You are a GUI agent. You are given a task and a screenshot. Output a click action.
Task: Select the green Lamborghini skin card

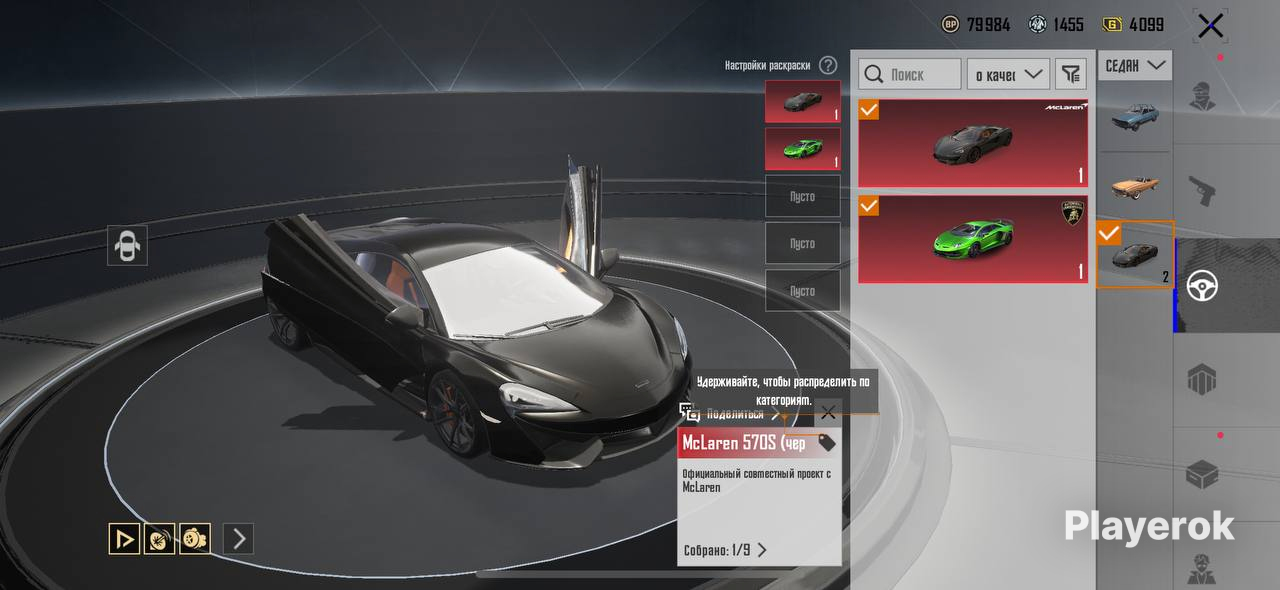tap(973, 239)
